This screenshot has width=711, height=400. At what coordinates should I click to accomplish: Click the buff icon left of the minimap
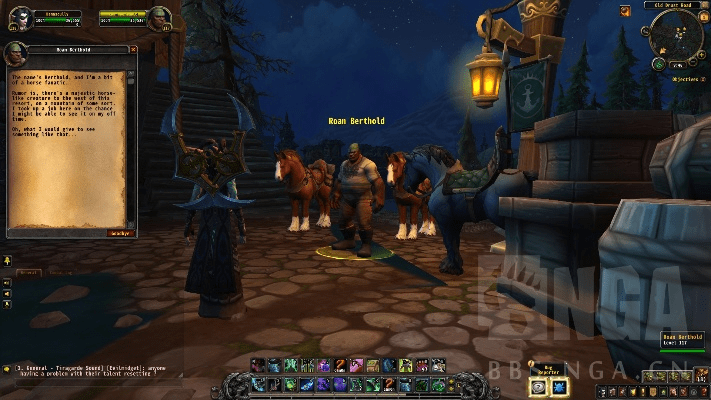tap(625, 8)
